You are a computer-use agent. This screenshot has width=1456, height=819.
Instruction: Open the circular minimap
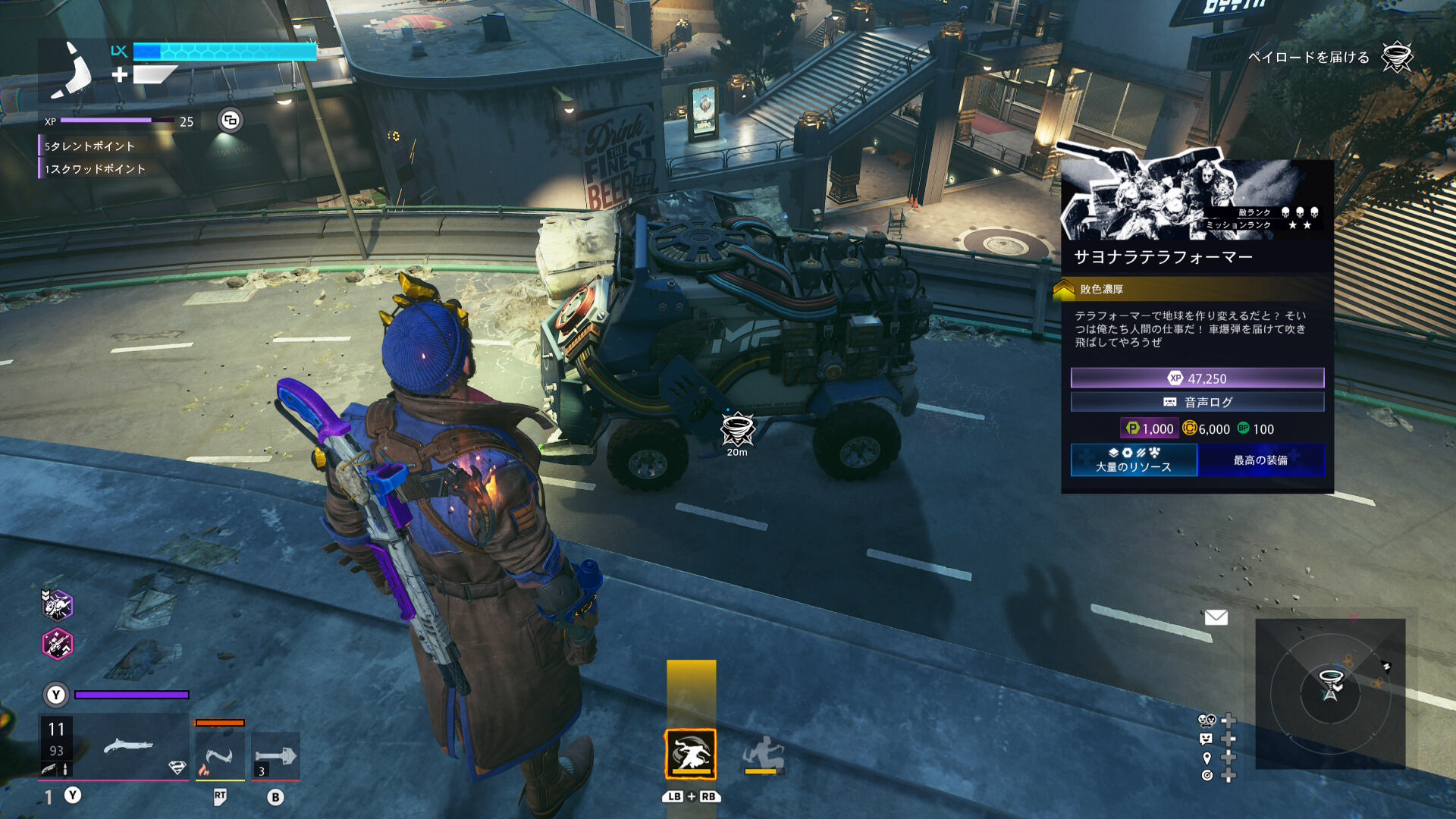point(1330,693)
